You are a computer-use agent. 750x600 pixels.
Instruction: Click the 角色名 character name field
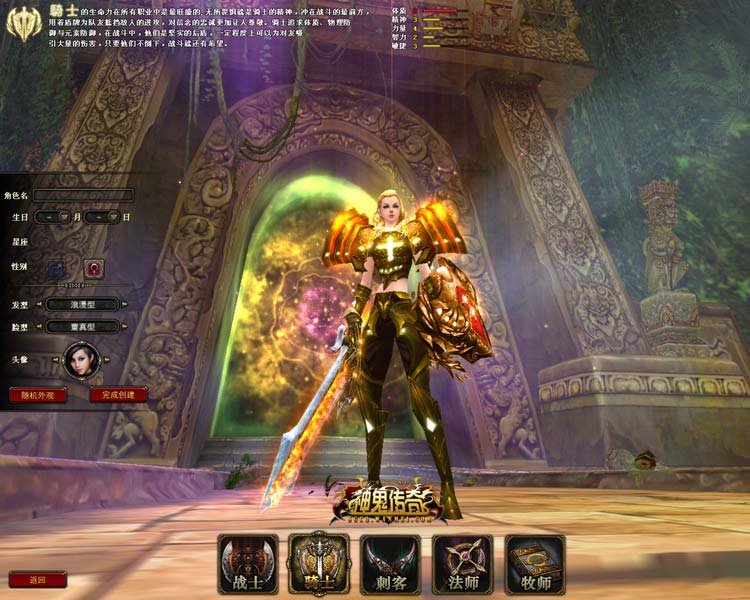coord(83,195)
